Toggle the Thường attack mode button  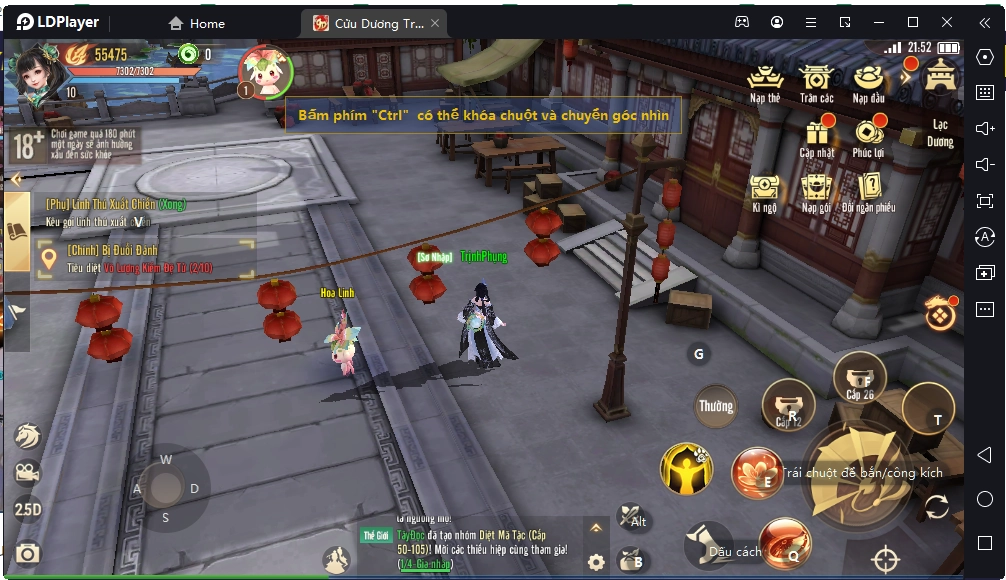716,406
